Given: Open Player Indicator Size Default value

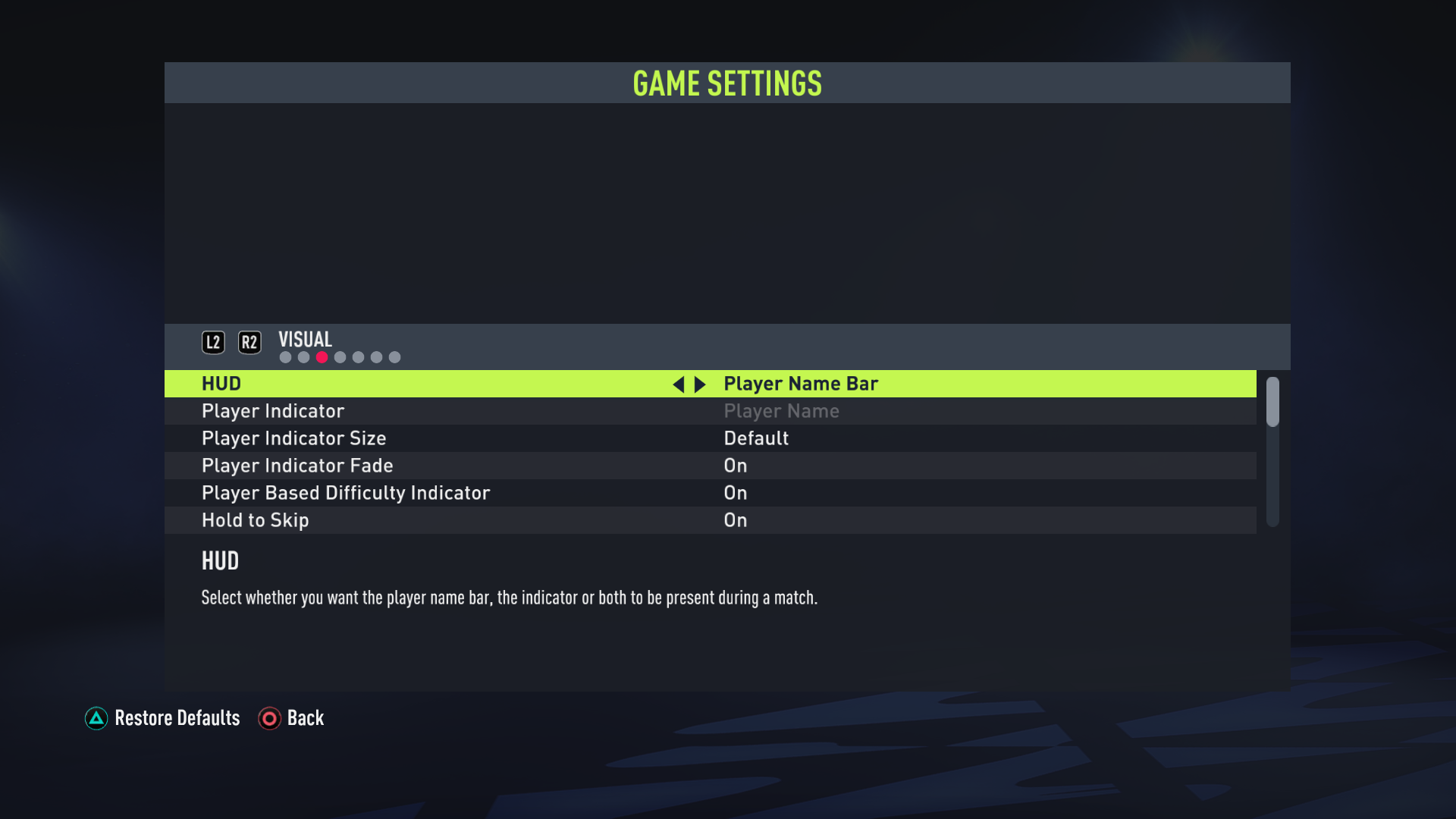Looking at the screenshot, I should [x=756, y=438].
